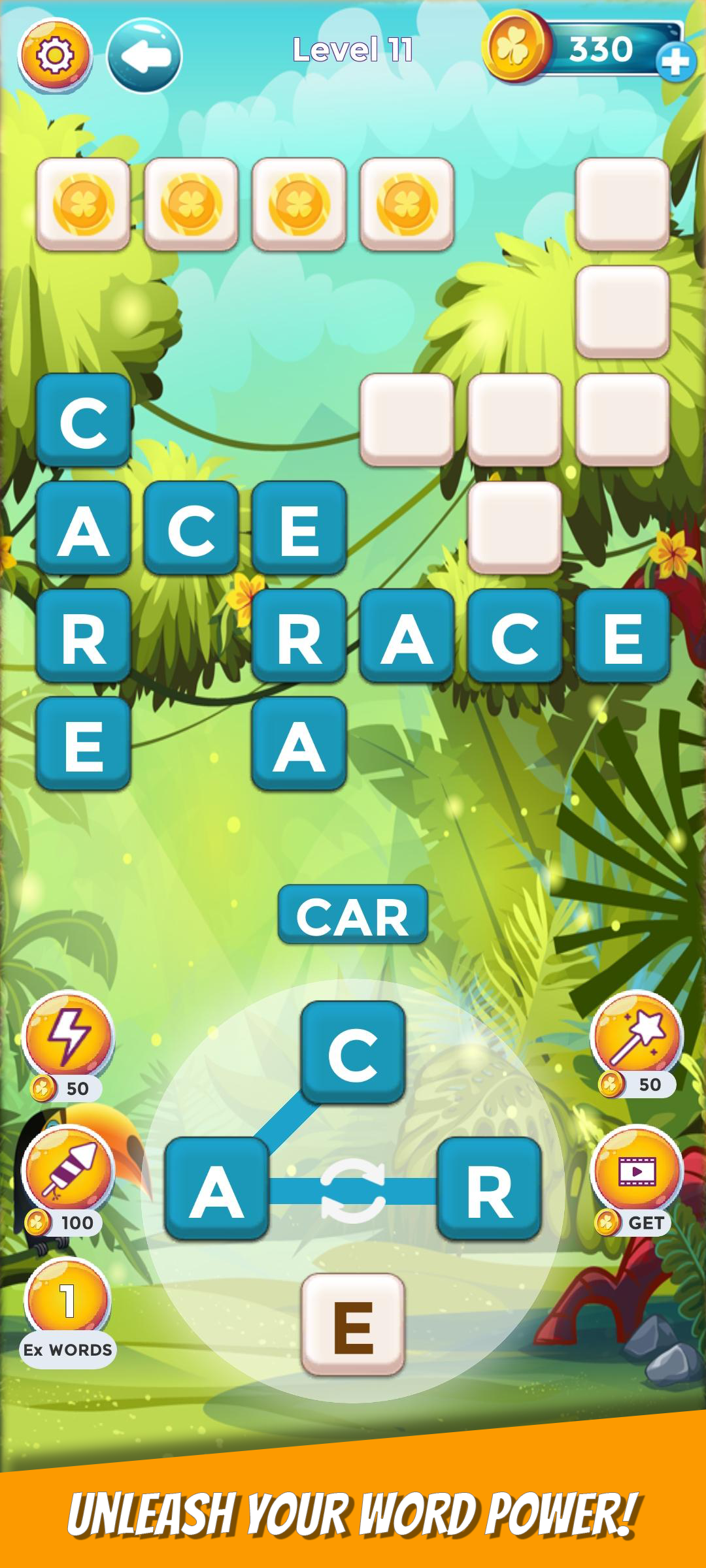Use the magic wand hint for 50
The width and height of the screenshot is (706, 1568).
(637, 1036)
